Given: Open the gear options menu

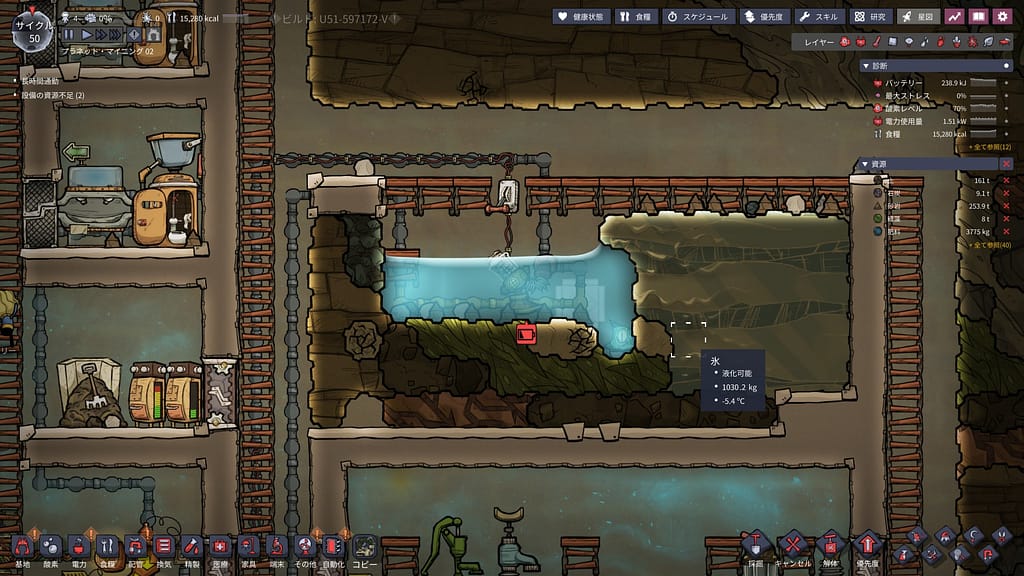Looking at the screenshot, I should tap(1003, 16).
